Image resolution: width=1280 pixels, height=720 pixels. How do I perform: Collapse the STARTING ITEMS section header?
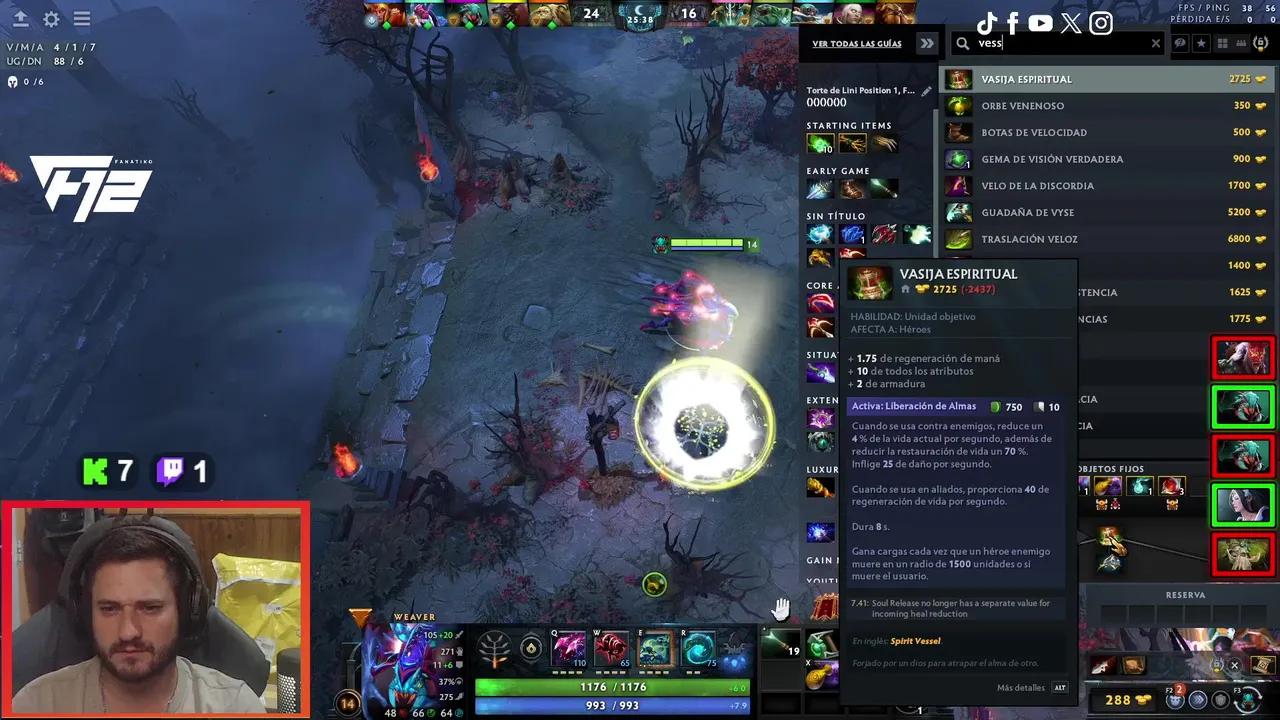point(850,126)
